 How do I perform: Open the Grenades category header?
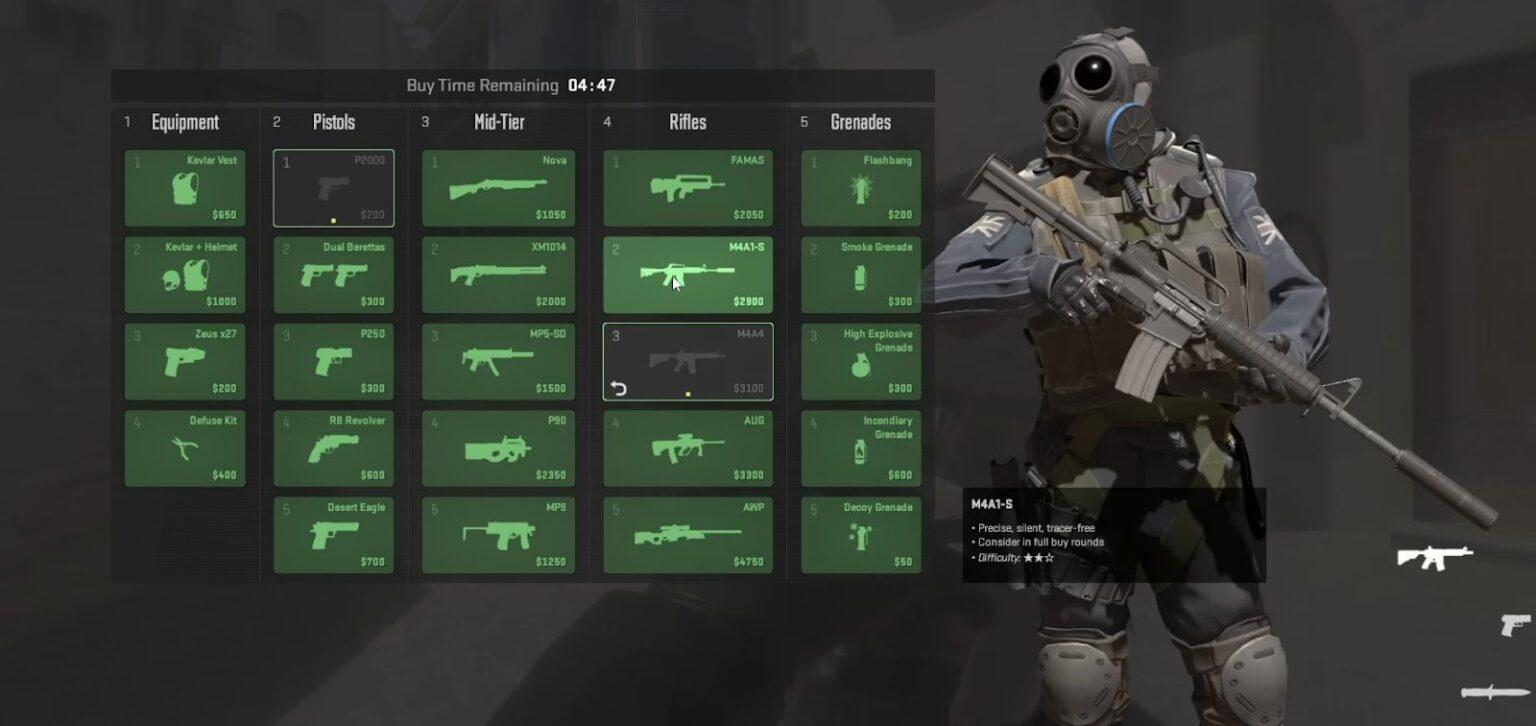861,122
